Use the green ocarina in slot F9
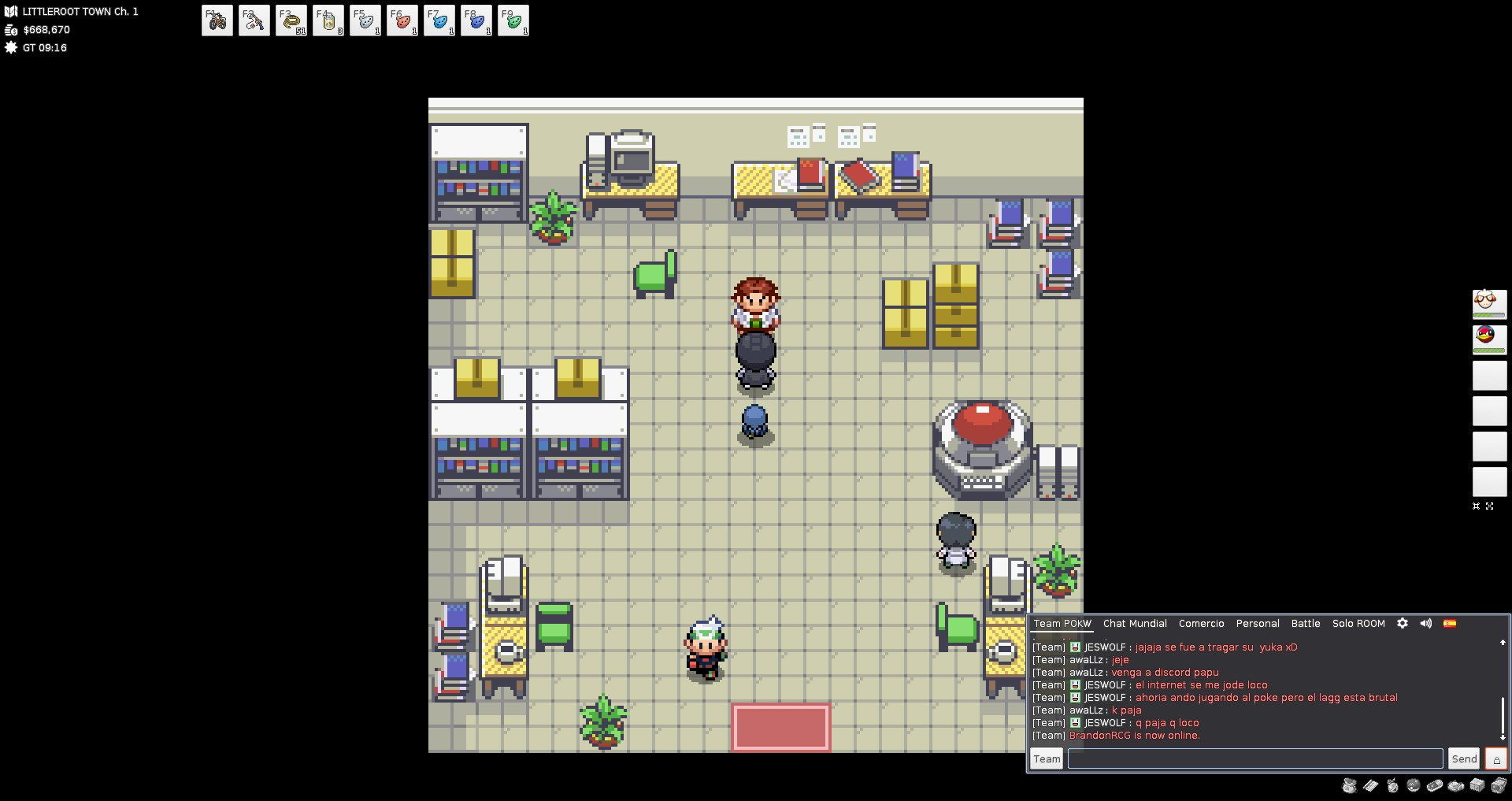The height and width of the screenshot is (801, 1512). [513, 20]
